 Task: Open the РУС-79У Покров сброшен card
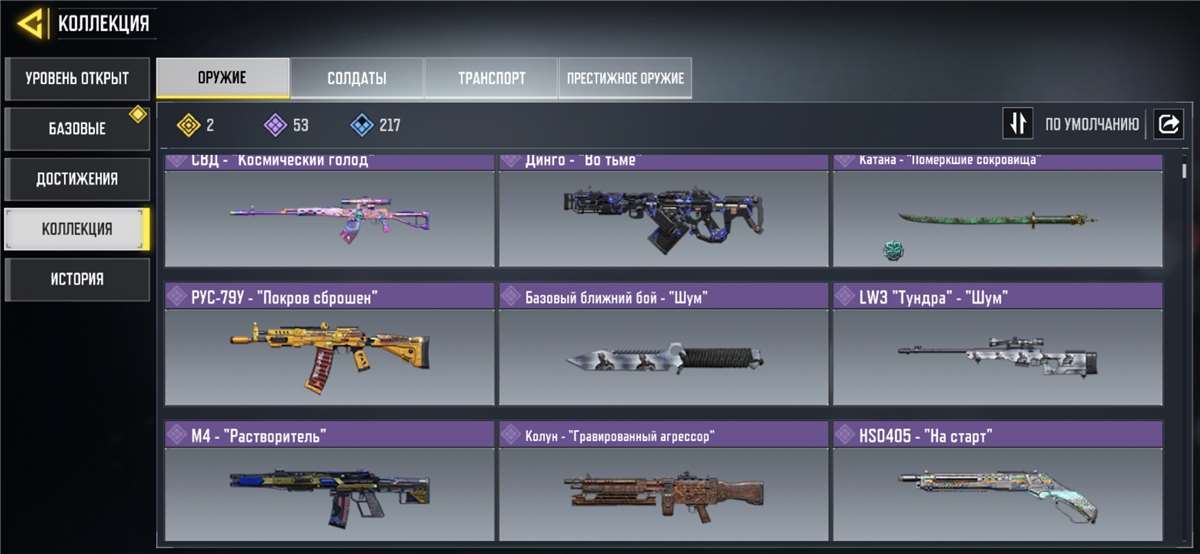tap(329, 345)
